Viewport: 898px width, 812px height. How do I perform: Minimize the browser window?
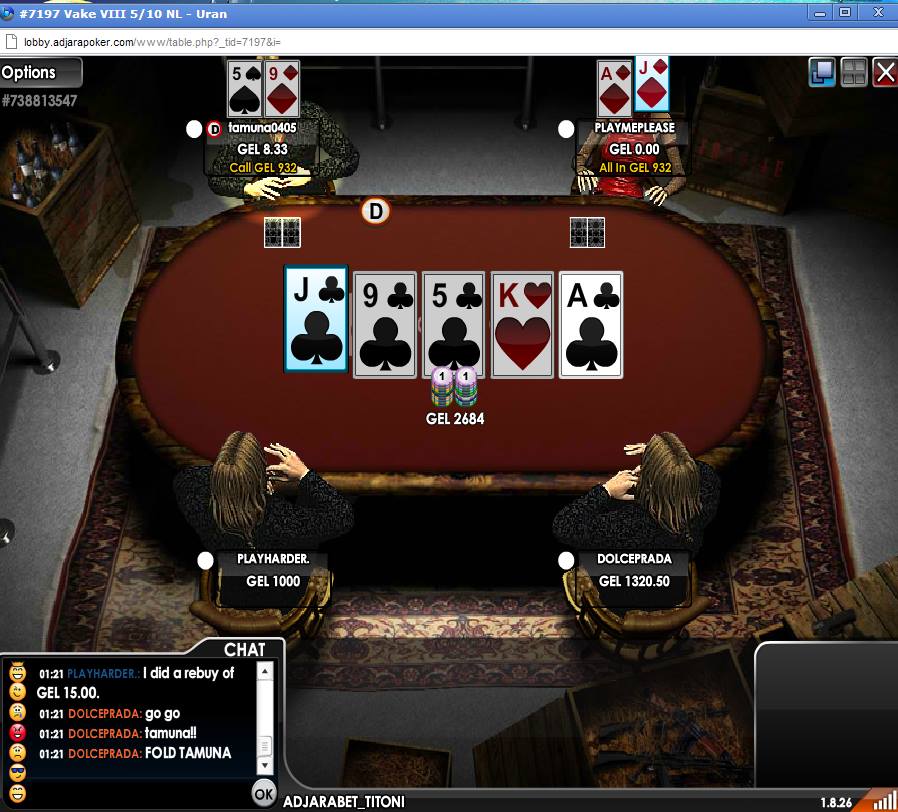[819, 12]
